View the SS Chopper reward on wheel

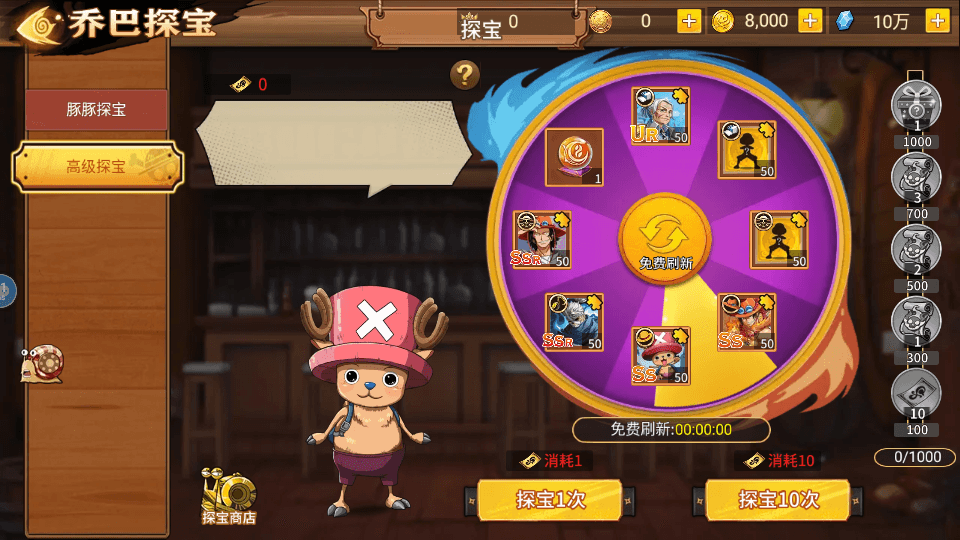point(661,356)
